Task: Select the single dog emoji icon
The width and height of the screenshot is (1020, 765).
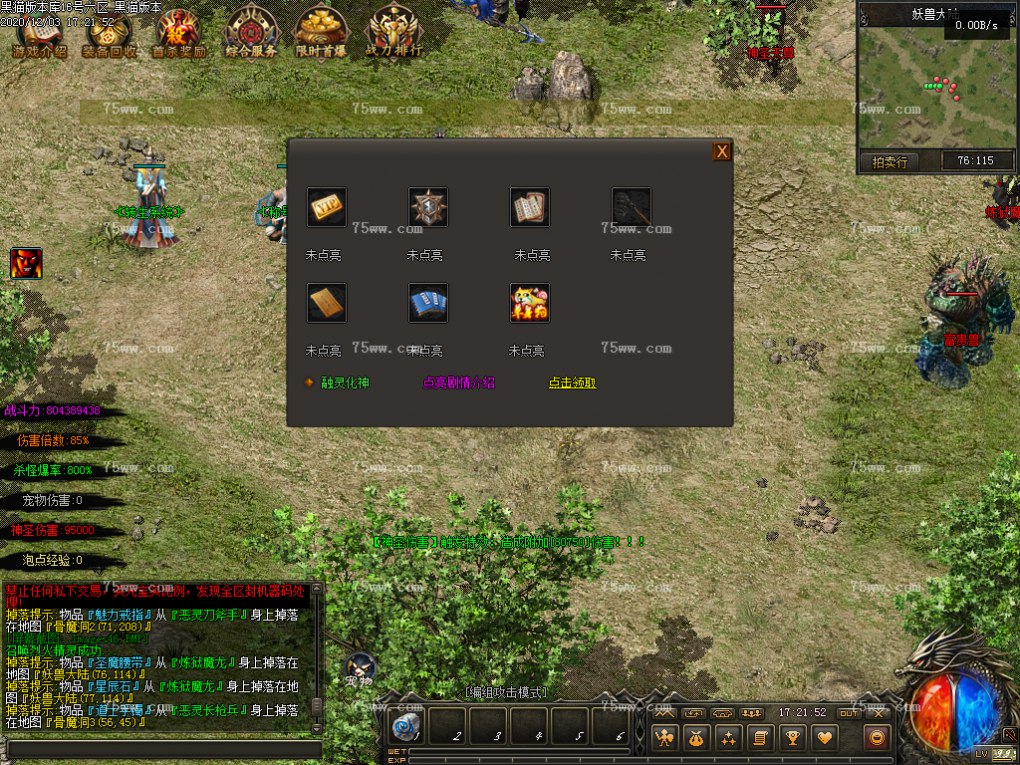Action: (530, 303)
